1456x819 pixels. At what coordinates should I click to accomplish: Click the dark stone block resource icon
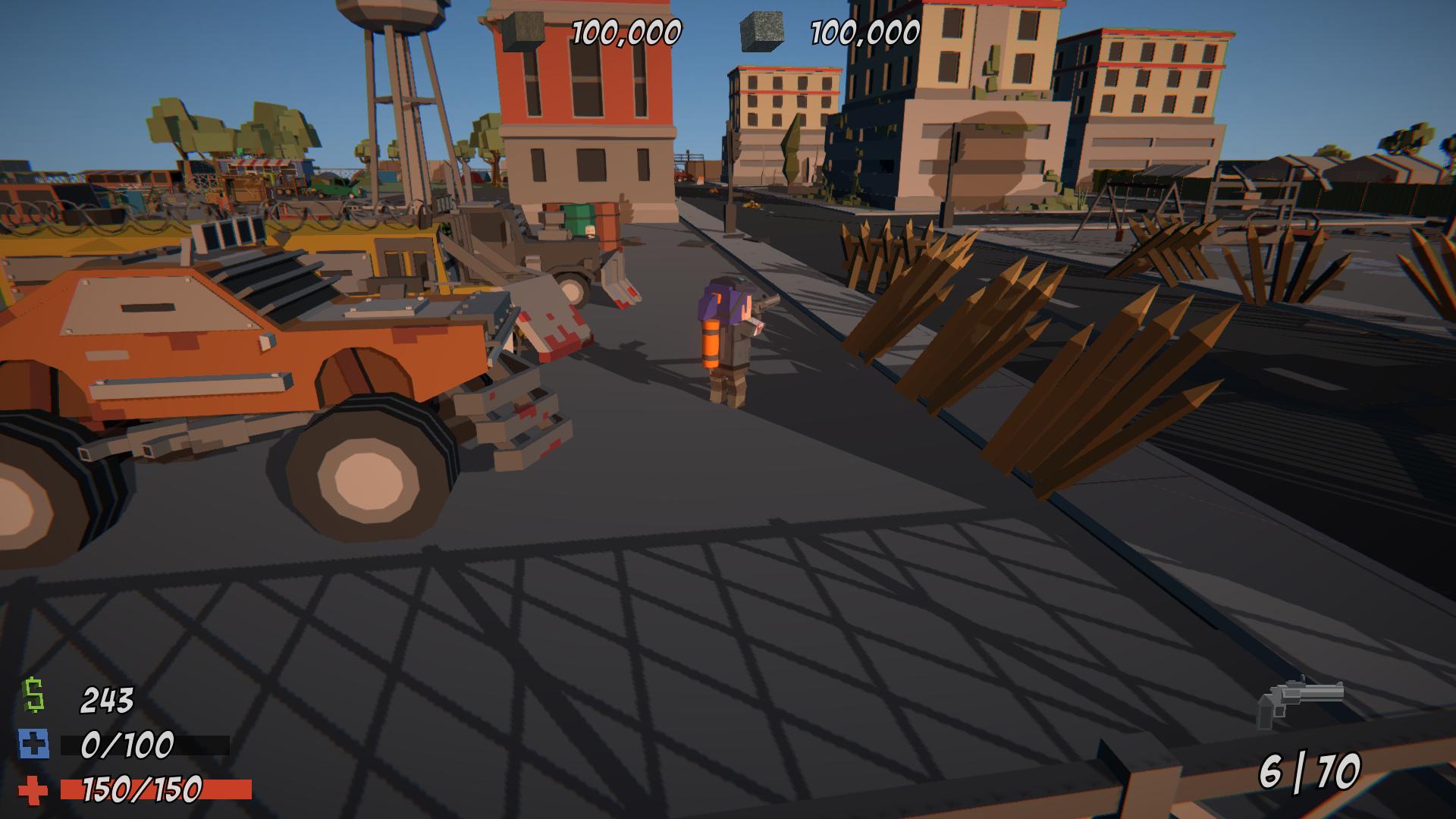pyautogui.click(x=523, y=32)
